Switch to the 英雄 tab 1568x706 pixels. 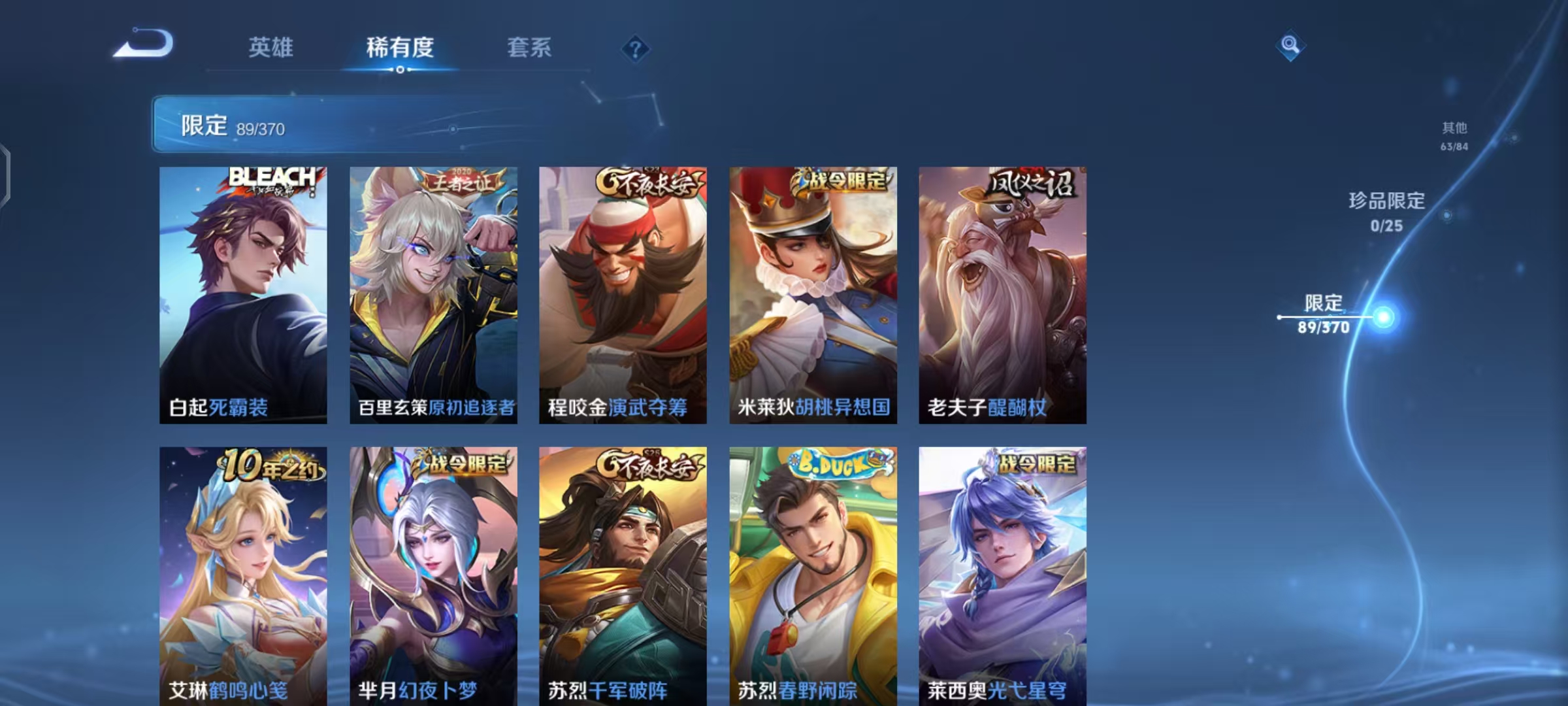click(271, 47)
